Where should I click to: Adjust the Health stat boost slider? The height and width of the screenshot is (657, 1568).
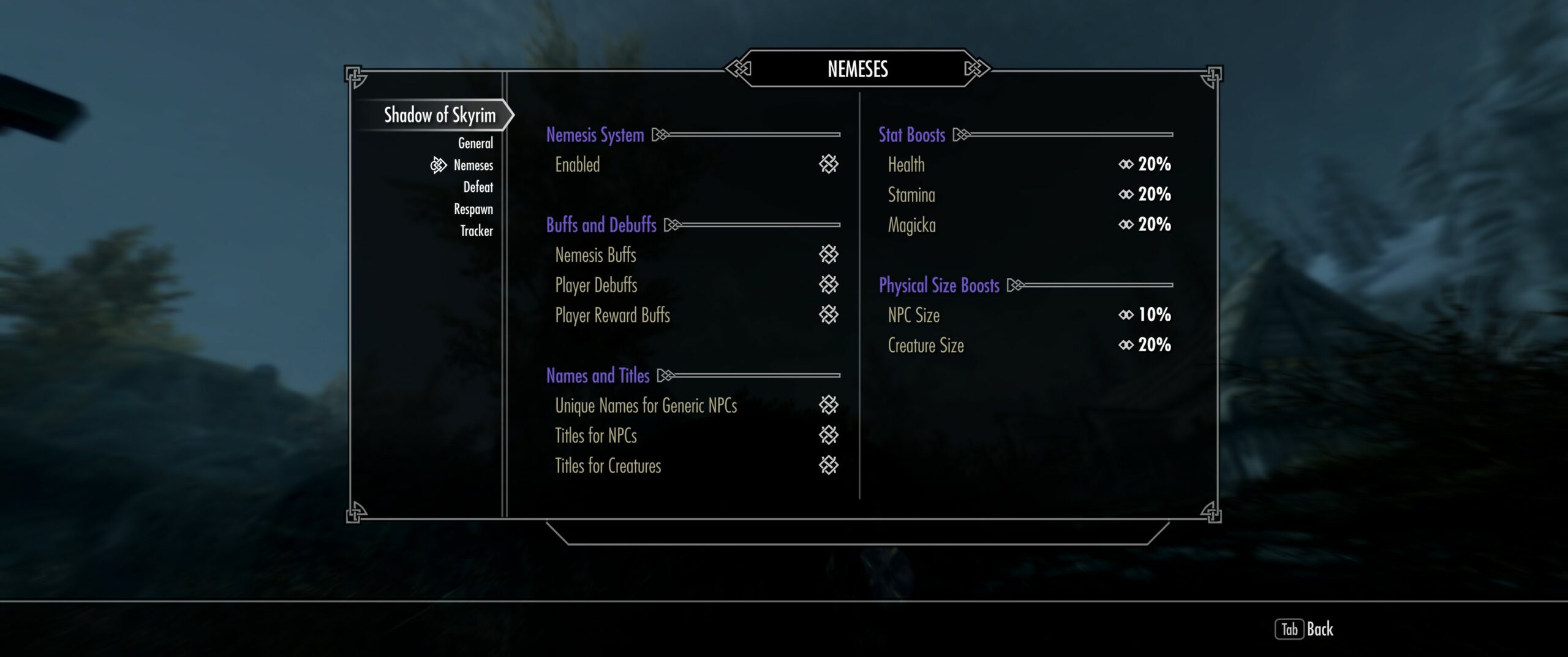tap(1144, 164)
